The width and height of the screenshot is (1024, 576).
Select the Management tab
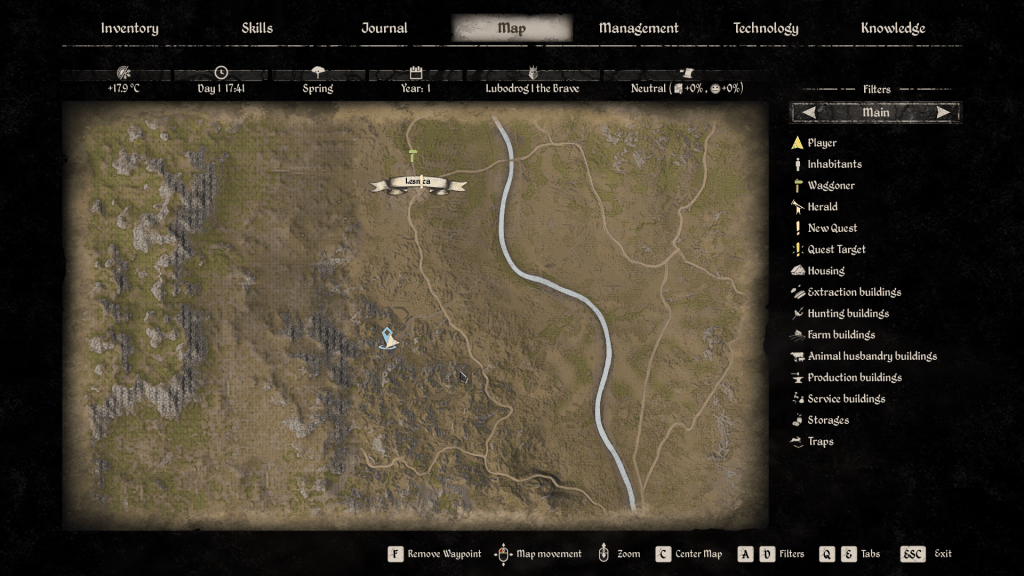click(638, 28)
